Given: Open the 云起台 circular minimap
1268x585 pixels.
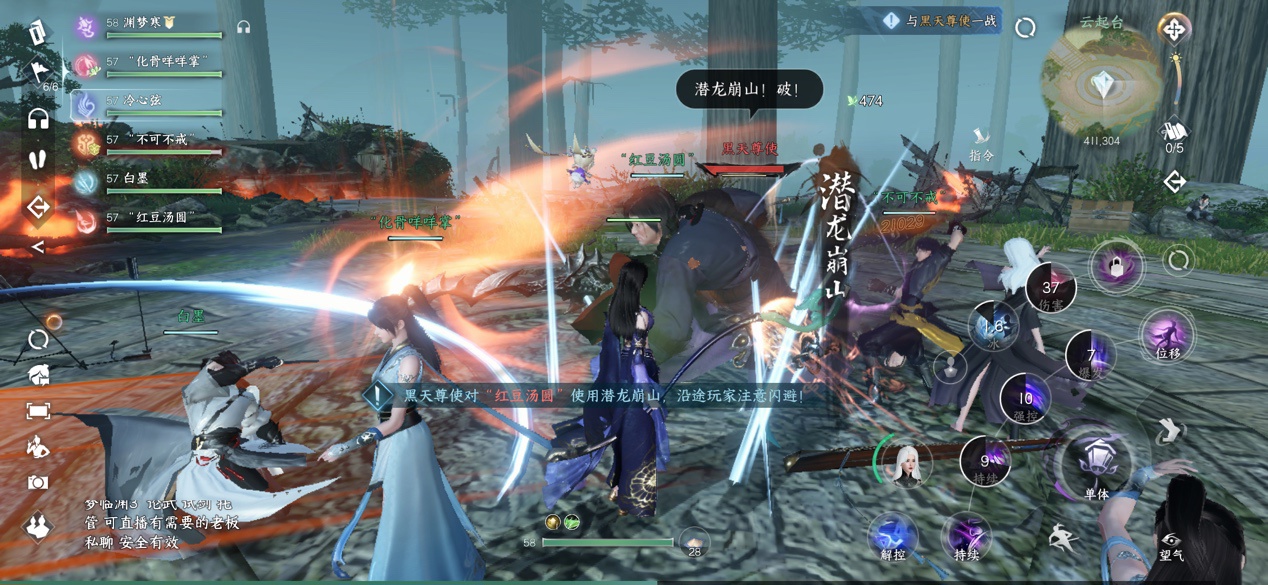Looking at the screenshot, I should tap(1102, 82).
